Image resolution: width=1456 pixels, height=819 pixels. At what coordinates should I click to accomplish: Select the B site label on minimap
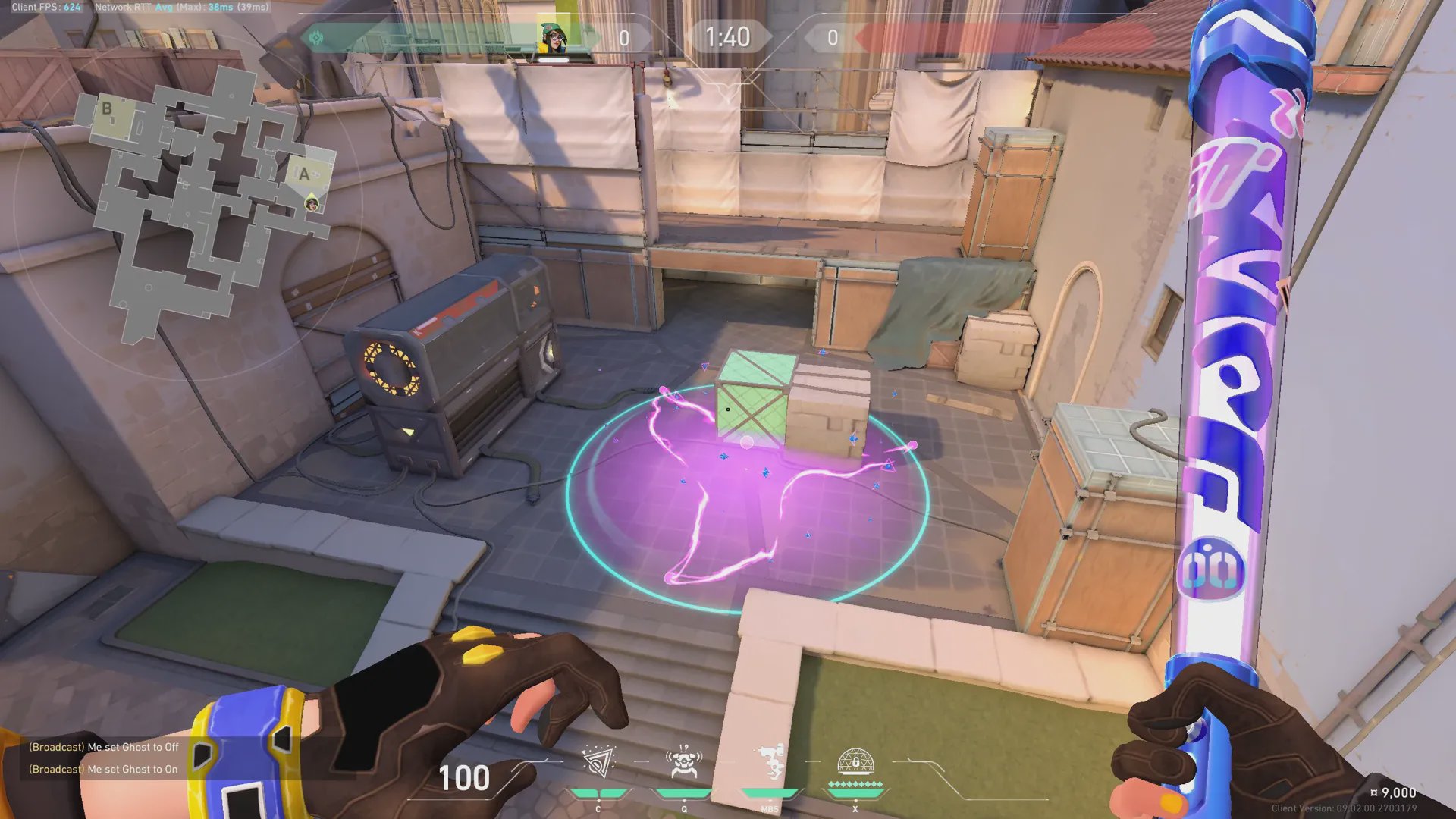click(107, 108)
